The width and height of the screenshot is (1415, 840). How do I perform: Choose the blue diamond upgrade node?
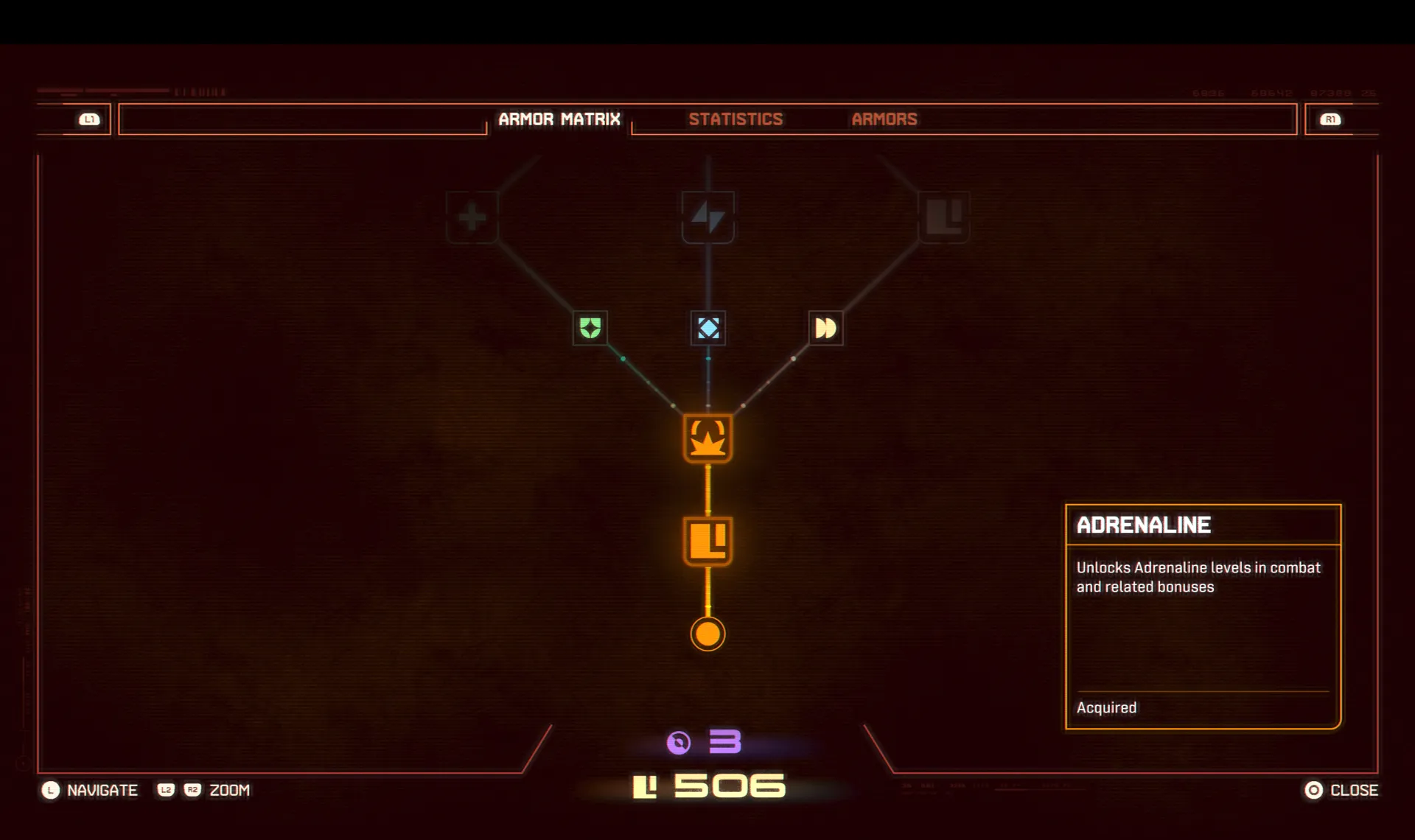coord(708,328)
